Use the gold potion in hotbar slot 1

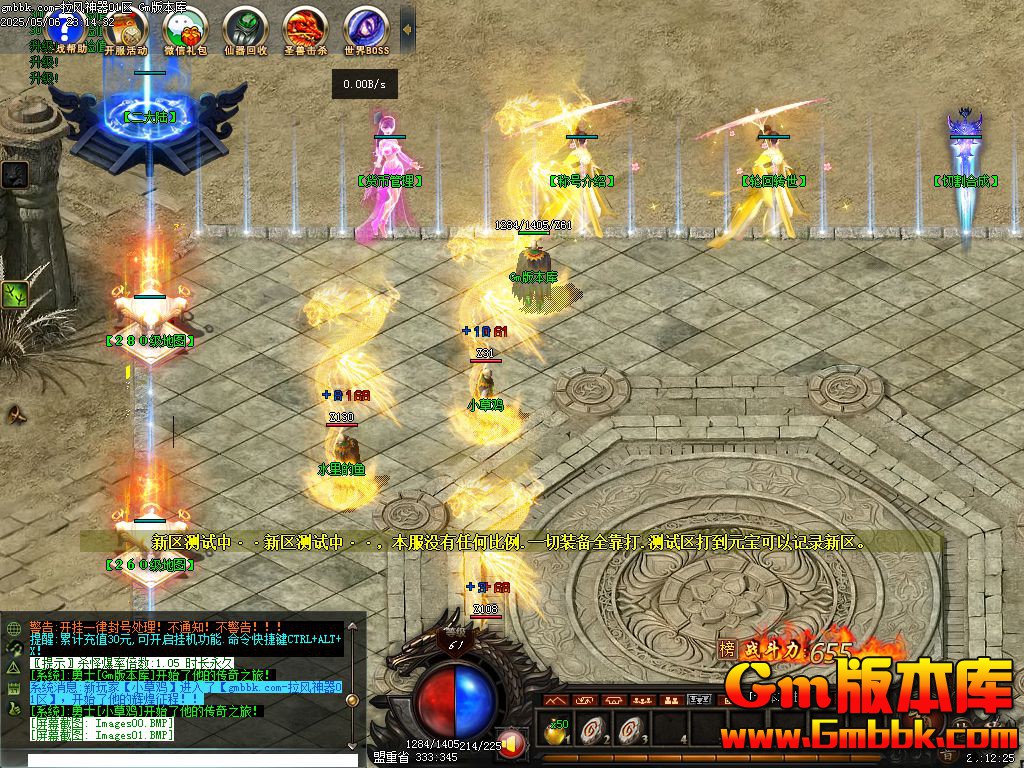point(556,733)
